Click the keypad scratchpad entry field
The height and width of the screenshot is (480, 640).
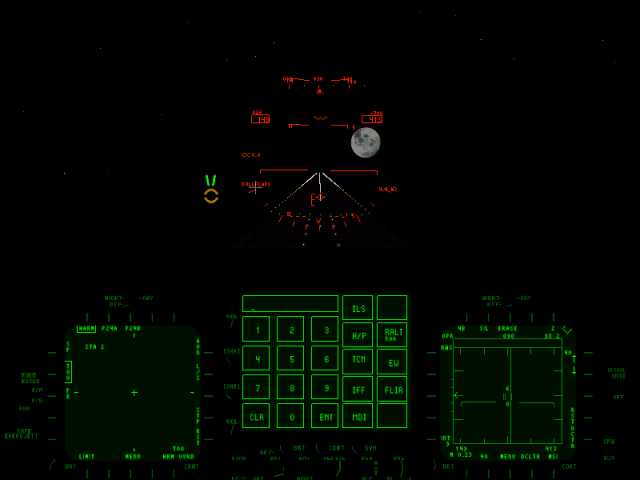tap(290, 303)
